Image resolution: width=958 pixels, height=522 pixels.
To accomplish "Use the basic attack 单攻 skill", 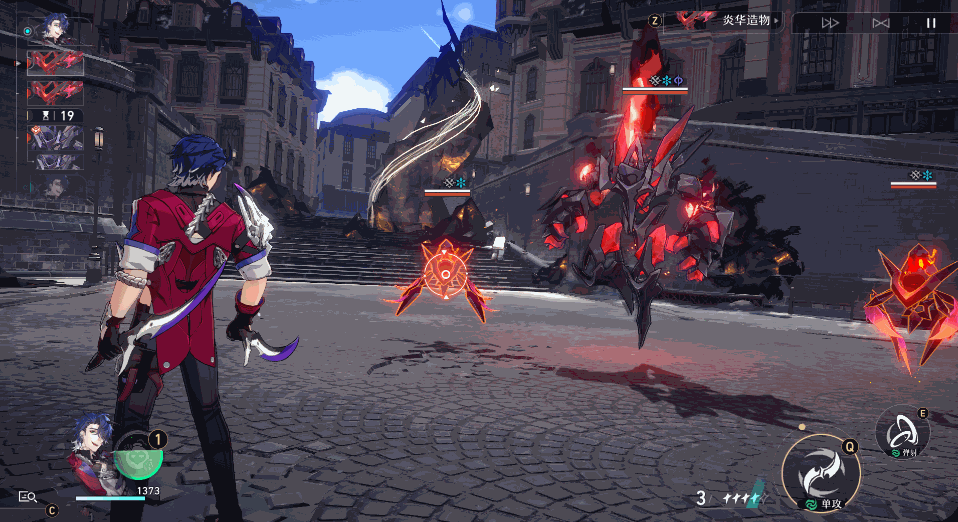I will 821,473.
